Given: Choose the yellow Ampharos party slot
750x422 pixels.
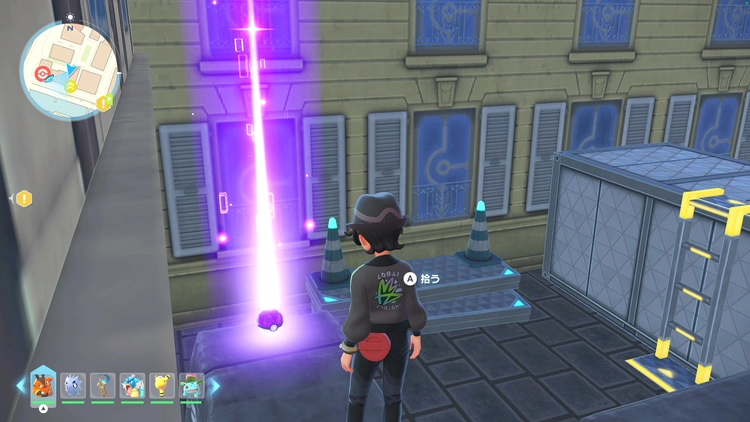Looking at the screenshot, I should click(161, 385).
